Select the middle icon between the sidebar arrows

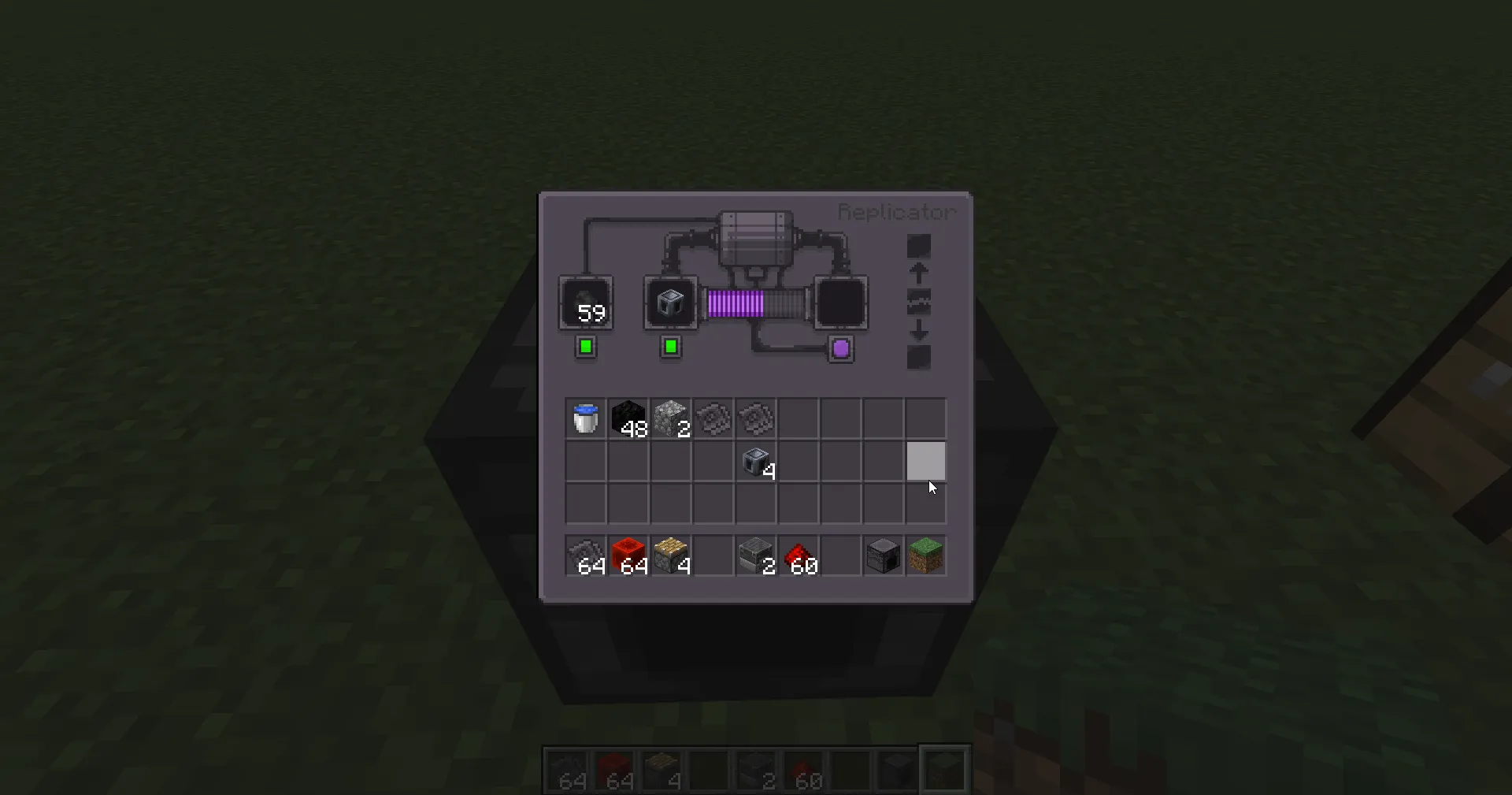[x=918, y=300]
